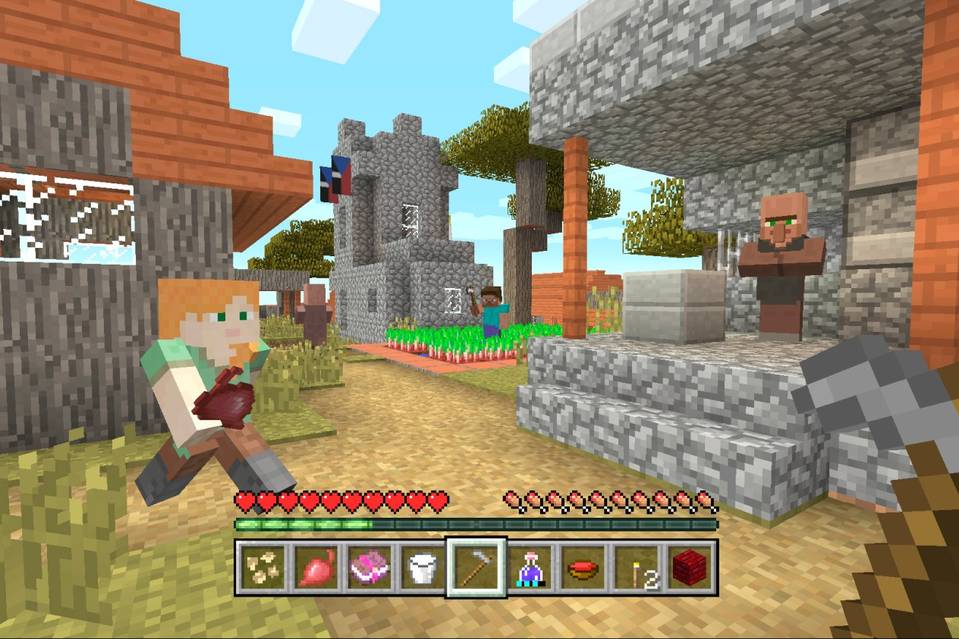This screenshot has height=639, width=959.
Task: Select the iron hoe hotbar slot
Action: pos(476,568)
